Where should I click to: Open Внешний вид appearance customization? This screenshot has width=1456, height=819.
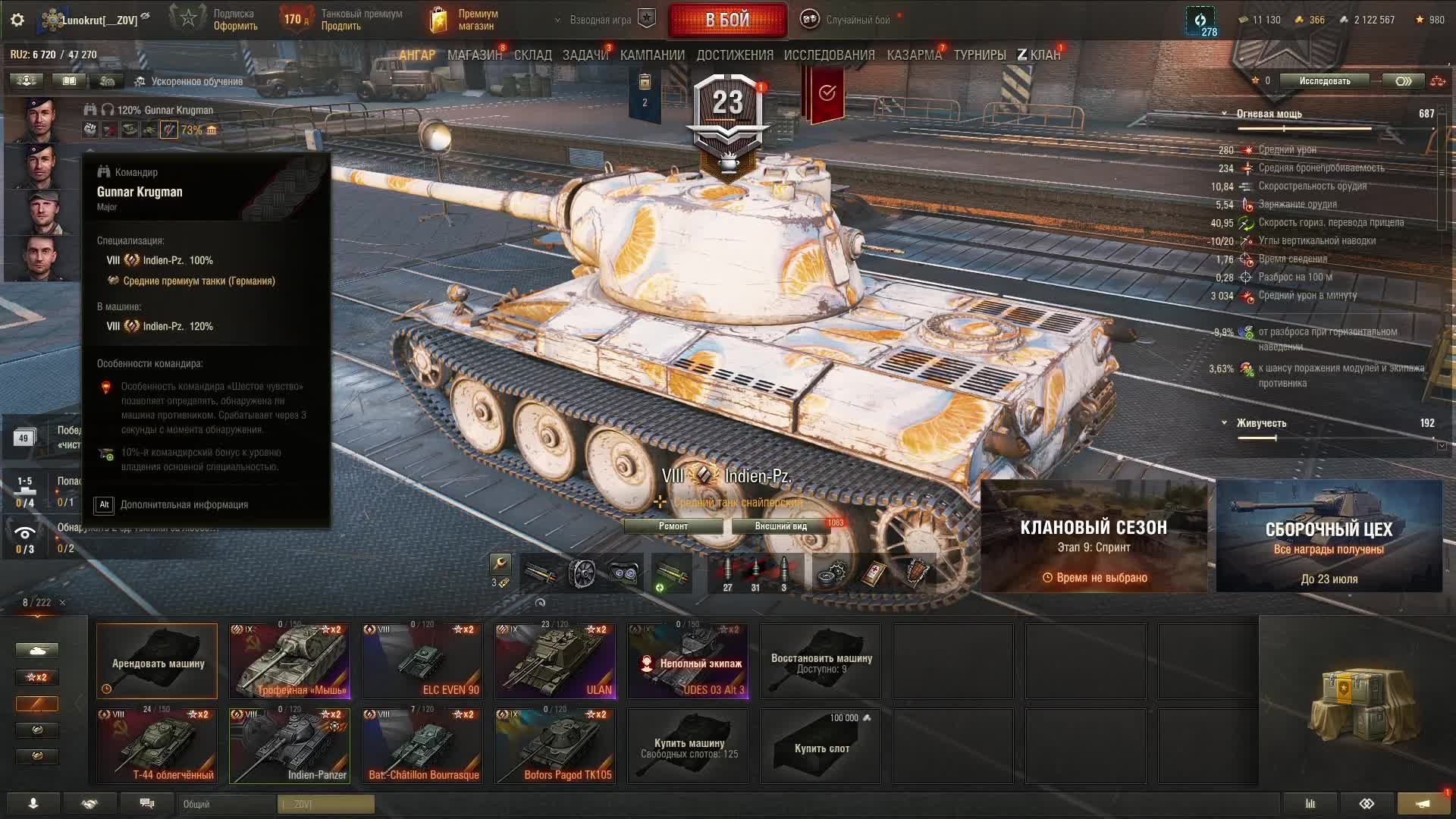pos(781,526)
